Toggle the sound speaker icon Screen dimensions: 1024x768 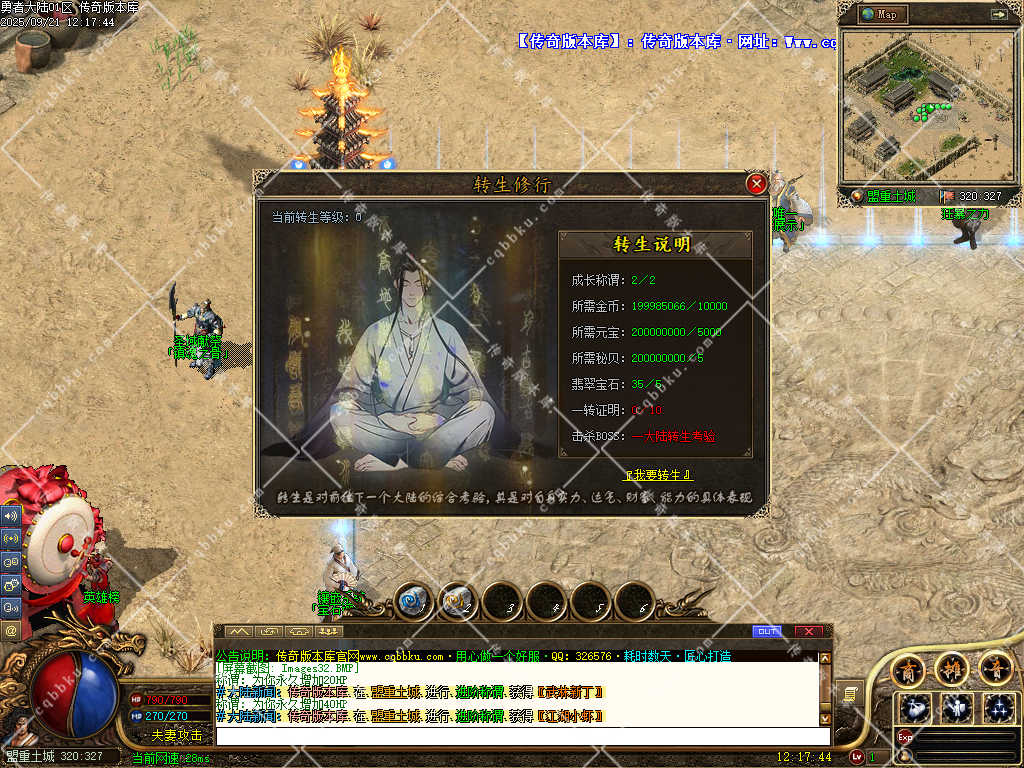tap(11, 516)
